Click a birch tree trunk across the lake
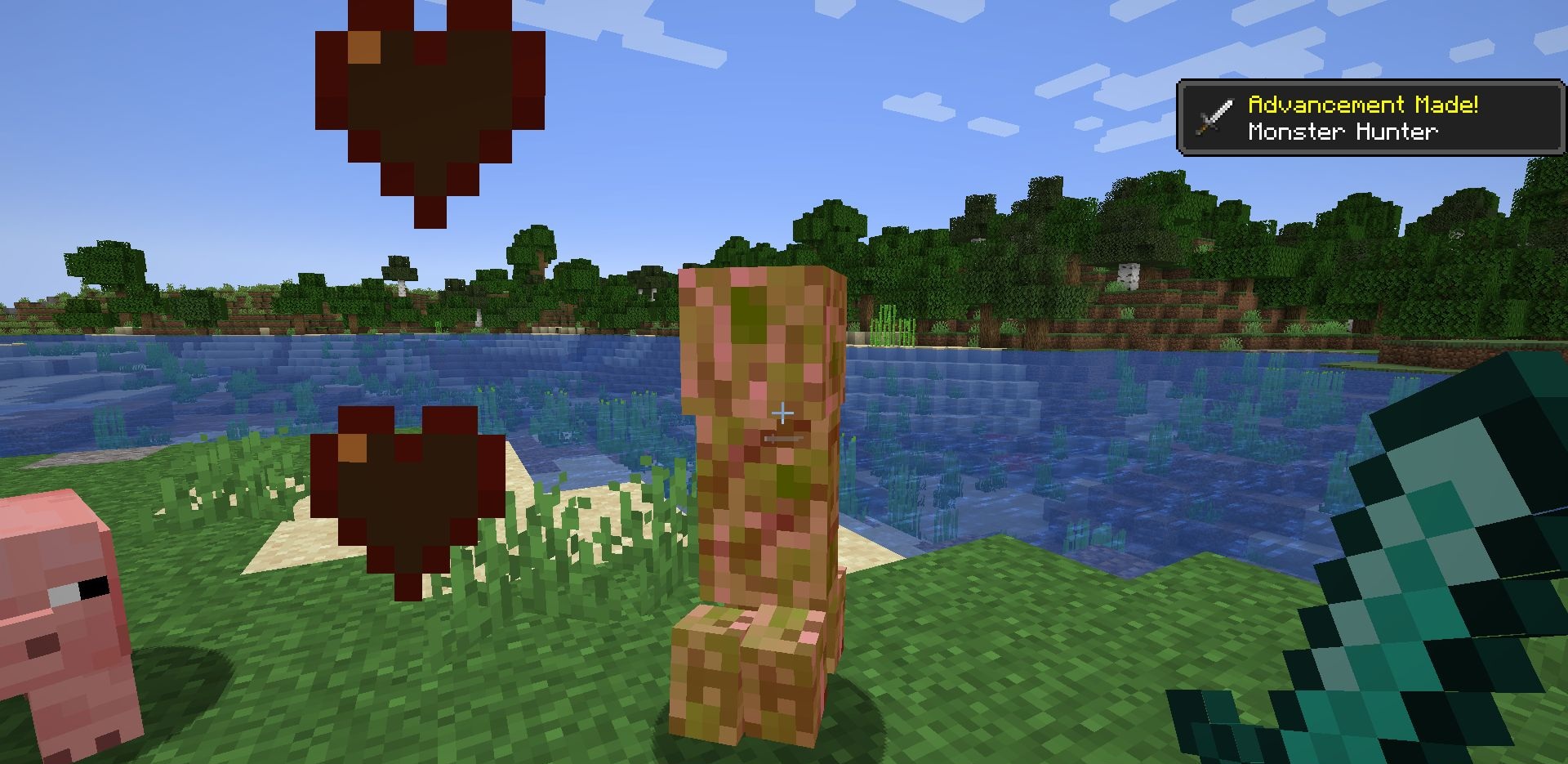Screen dimensions: 1568x764 click(x=1128, y=277)
